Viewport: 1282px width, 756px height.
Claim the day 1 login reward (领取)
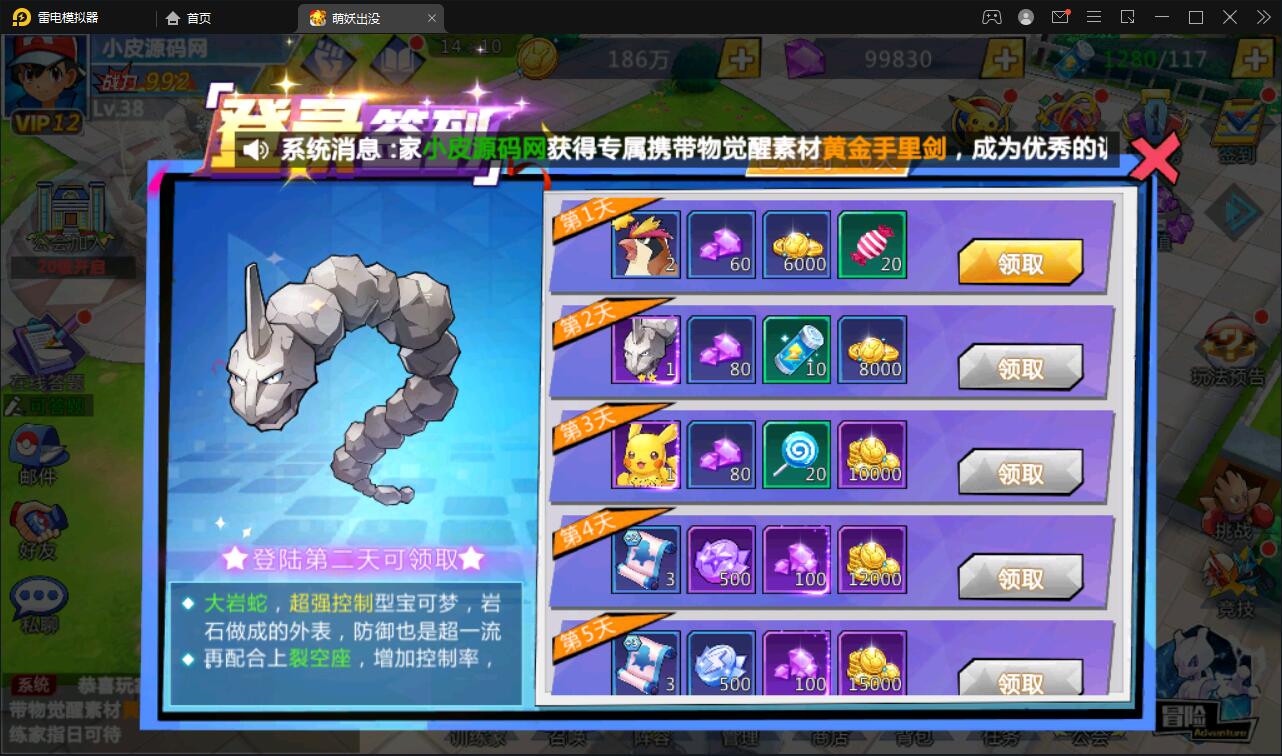point(1021,262)
